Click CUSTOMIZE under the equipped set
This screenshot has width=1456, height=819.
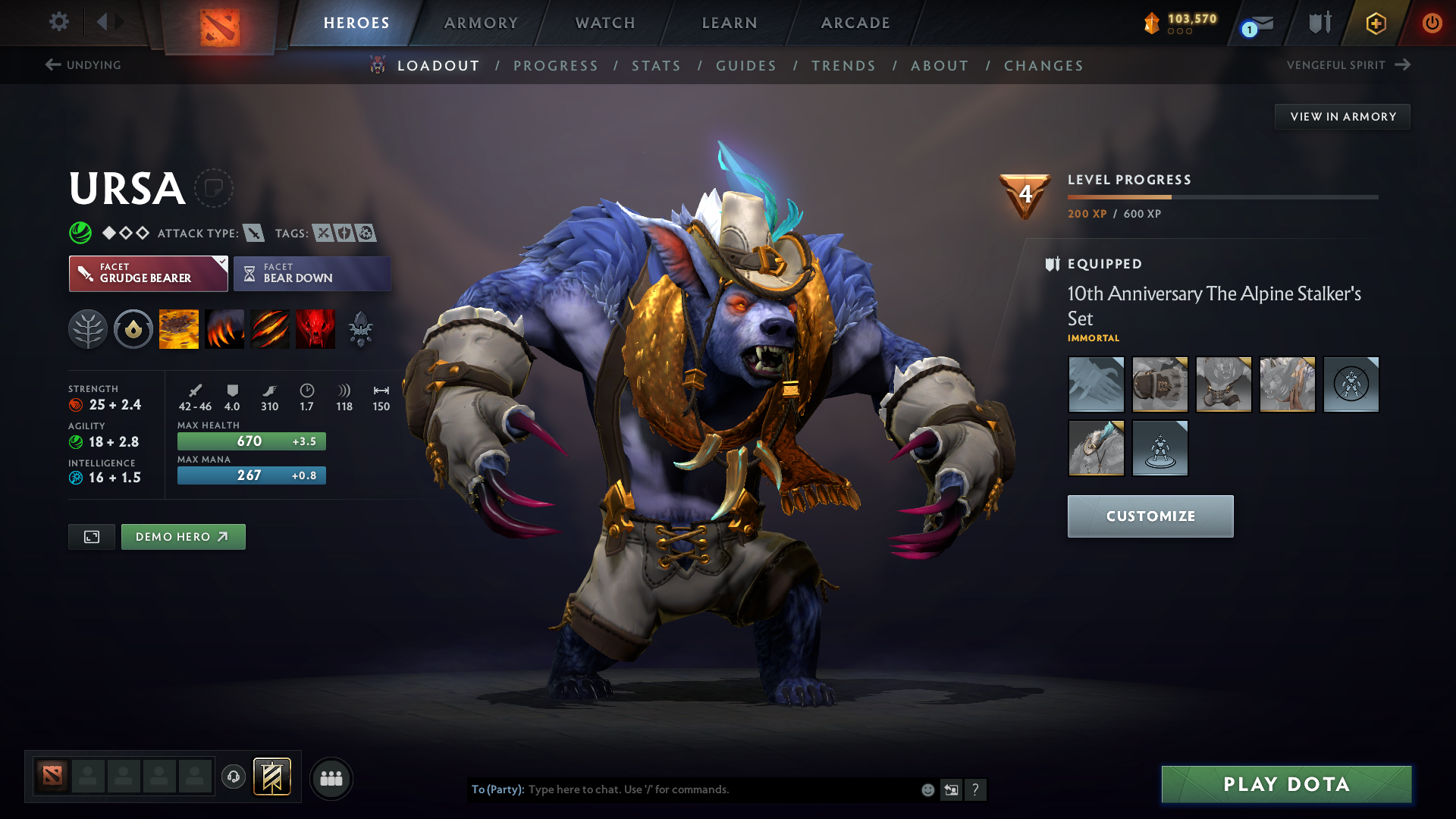pyautogui.click(x=1150, y=516)
